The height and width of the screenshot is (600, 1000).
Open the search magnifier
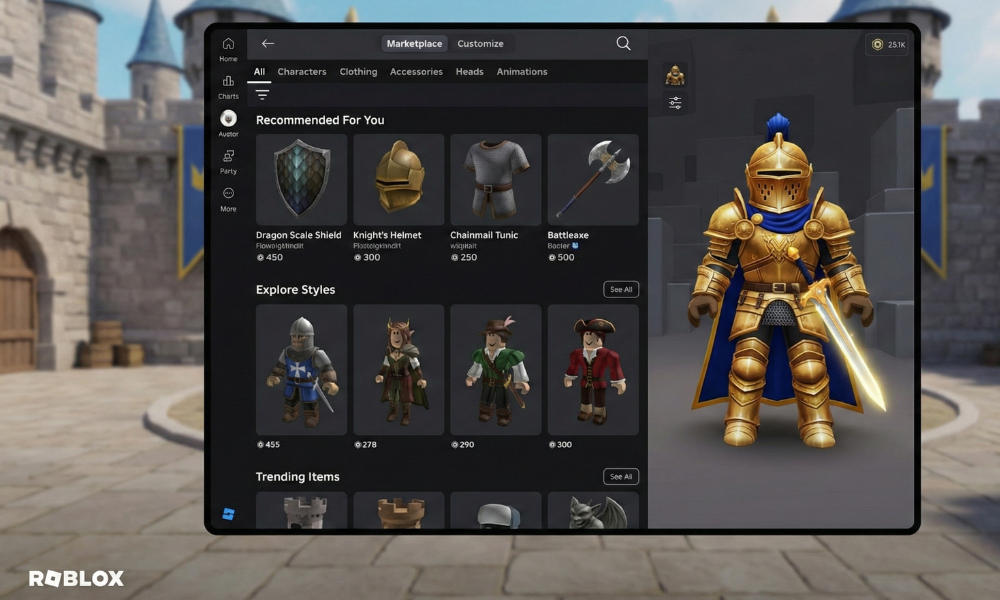(x=623, y=44)
